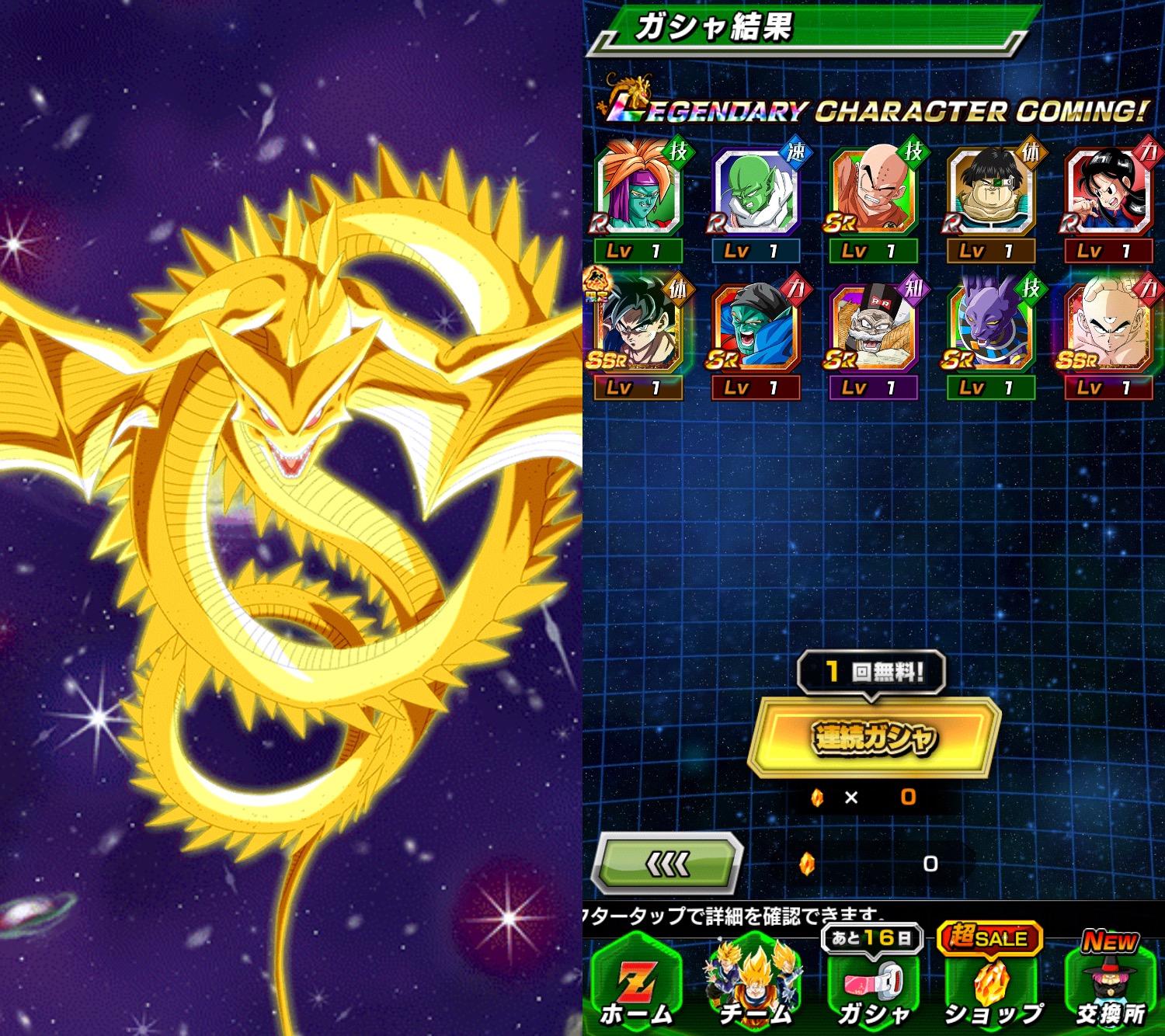Inspect the SR Dr. Gero card

click(x=873, y=329)
